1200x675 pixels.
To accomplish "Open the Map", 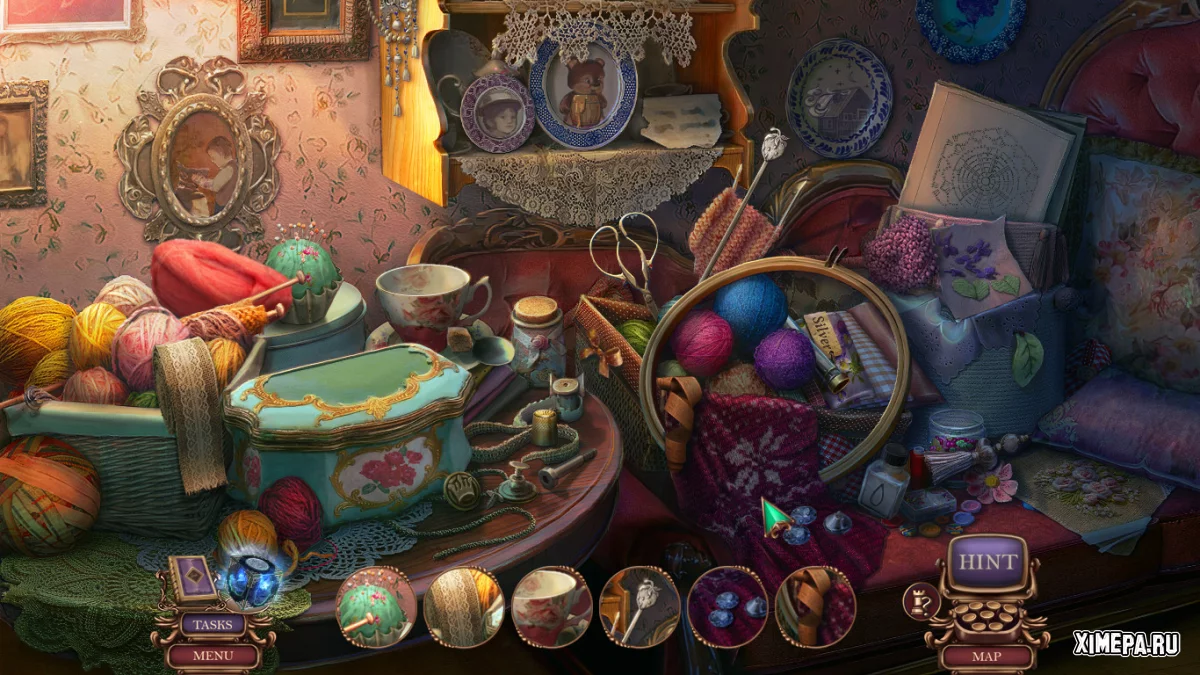I will 987,657.
